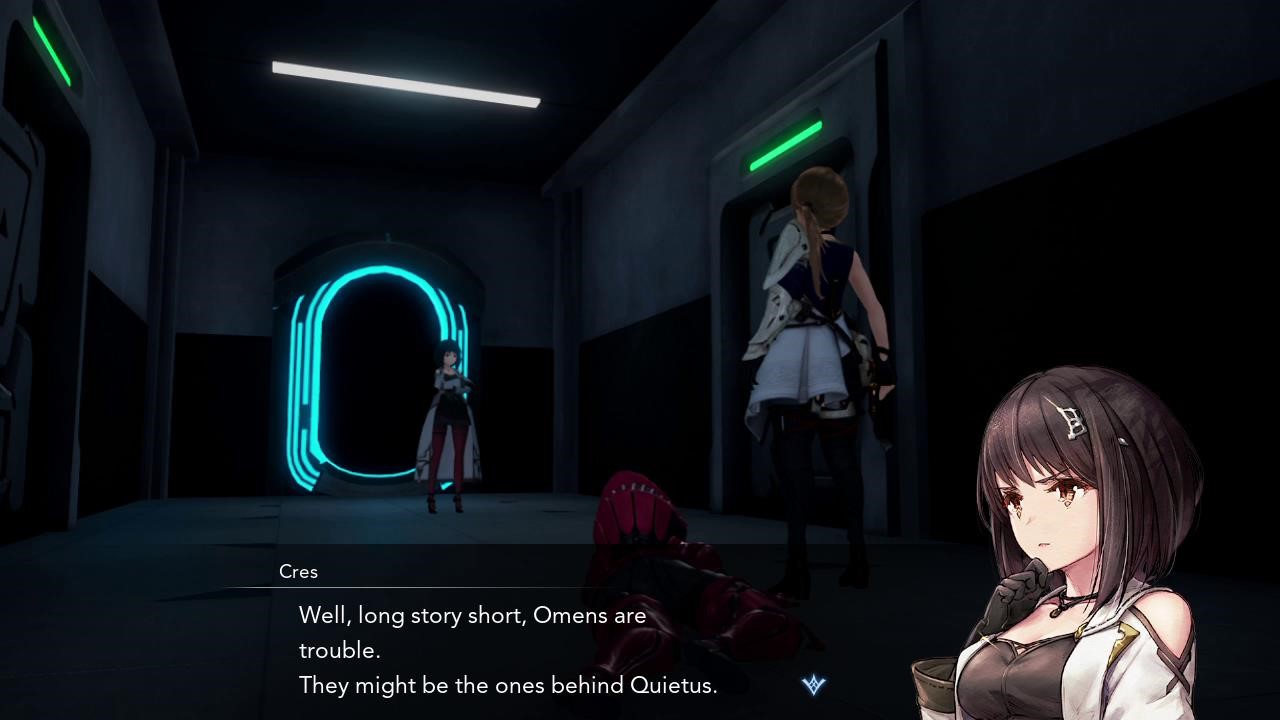The height and width of the screenshot is (720, 1280).
Task: Advance dialogue with the blue continue arrow
Action: coord(814,685)
